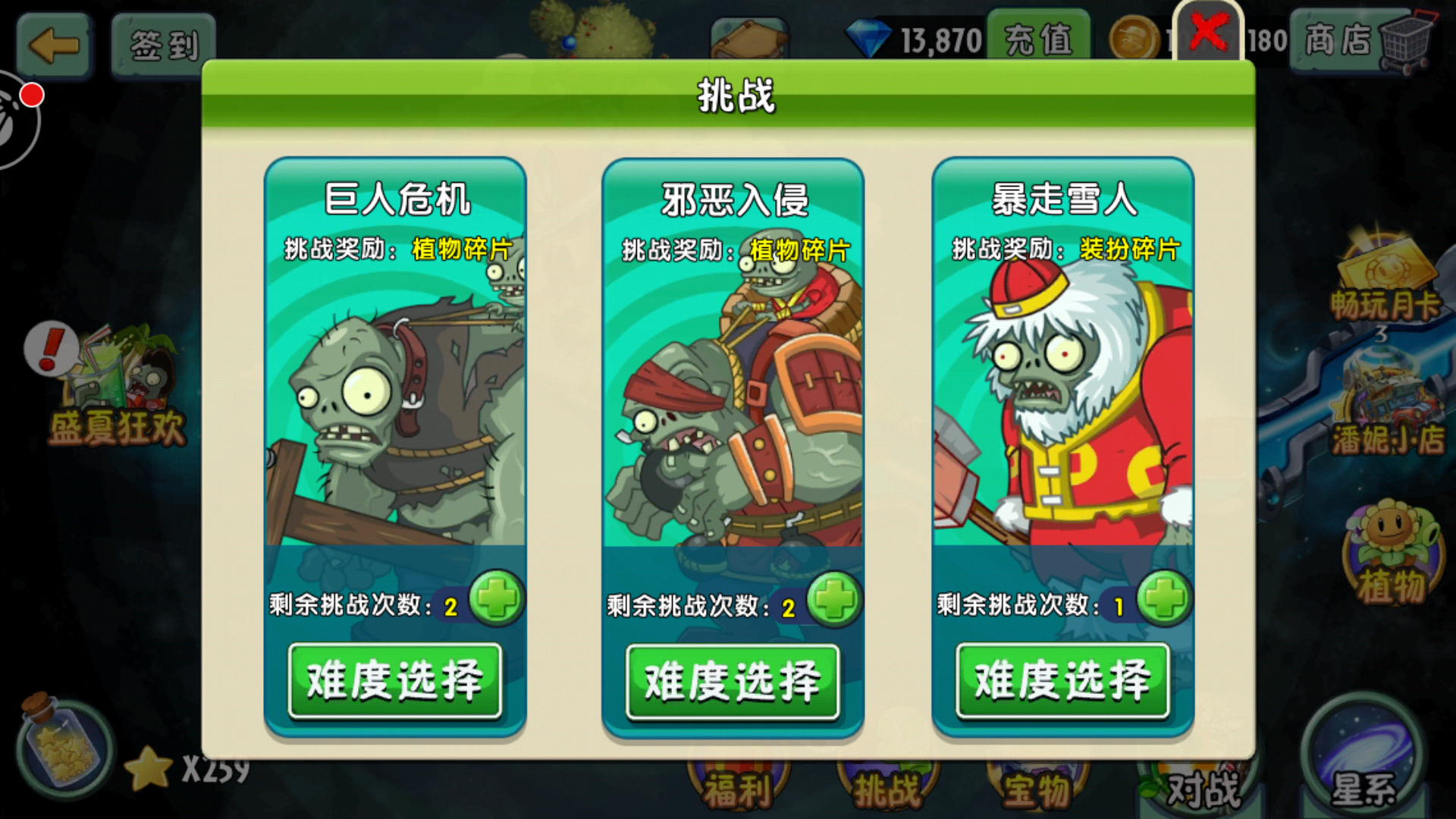Add attempts for 邪恶入侵 with plus button
The height and width of the screenshot is (819, 1456).
pos(834,598)
